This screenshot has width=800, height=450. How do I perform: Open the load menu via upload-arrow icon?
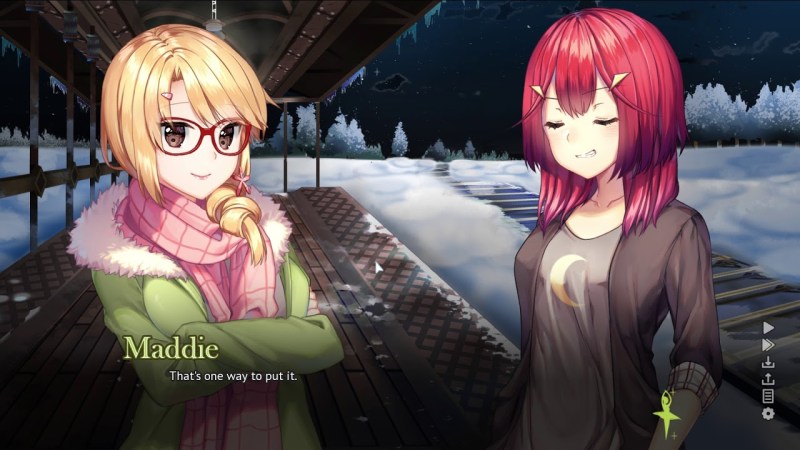768,379
